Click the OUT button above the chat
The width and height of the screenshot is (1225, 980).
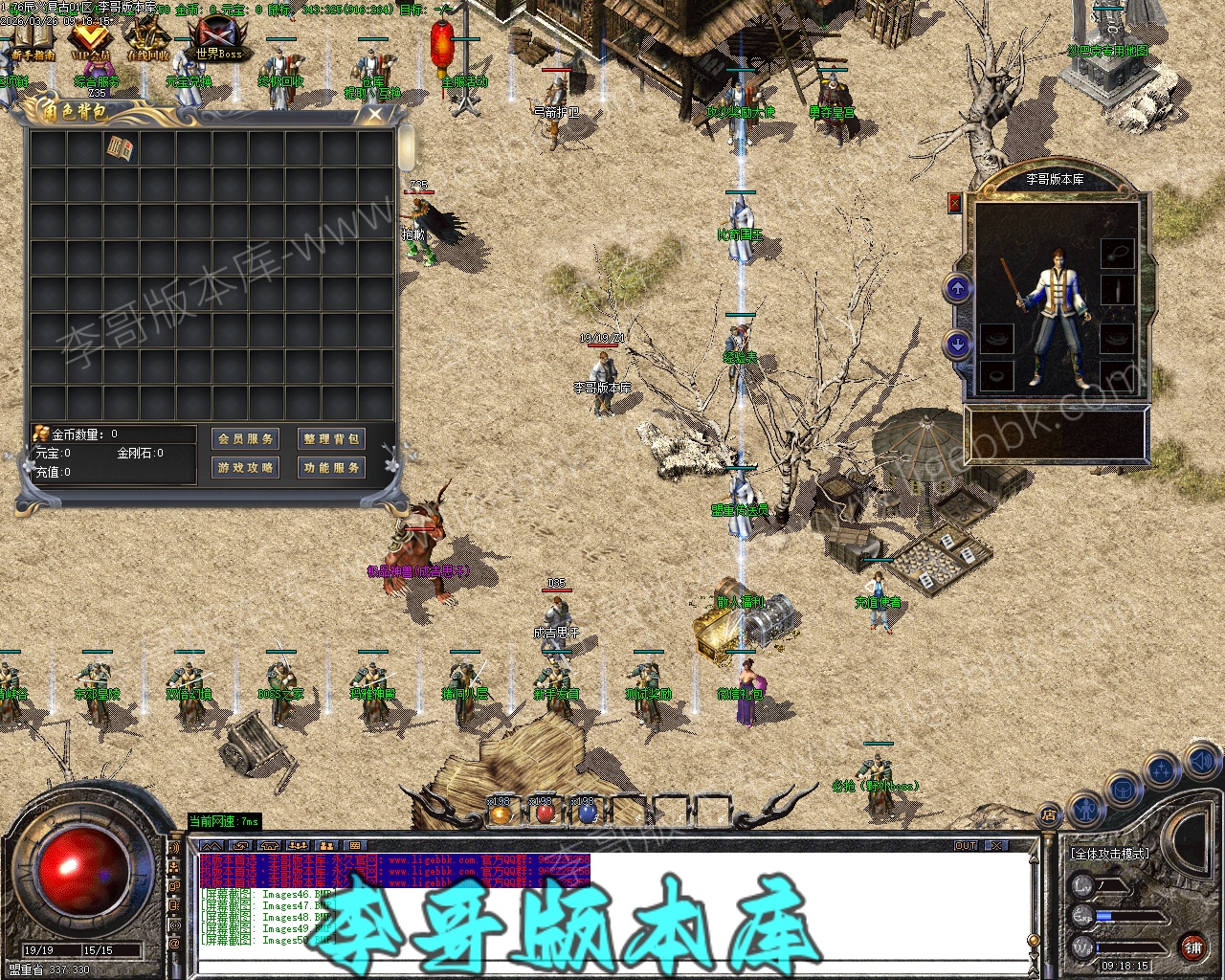click(966, 846)
